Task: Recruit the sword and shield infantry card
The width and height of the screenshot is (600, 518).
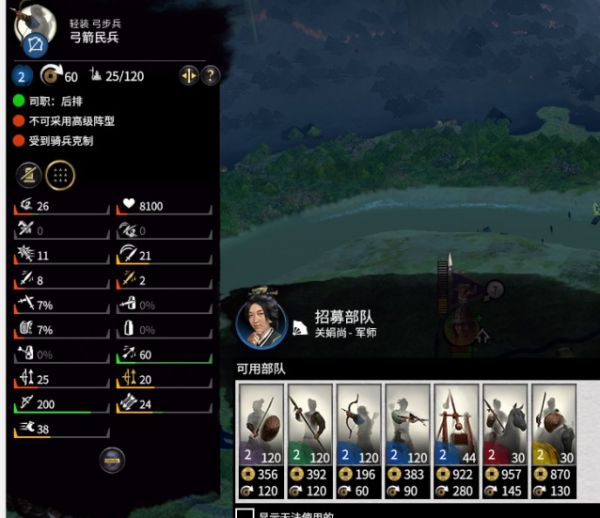Action: [x=261, y=440]
